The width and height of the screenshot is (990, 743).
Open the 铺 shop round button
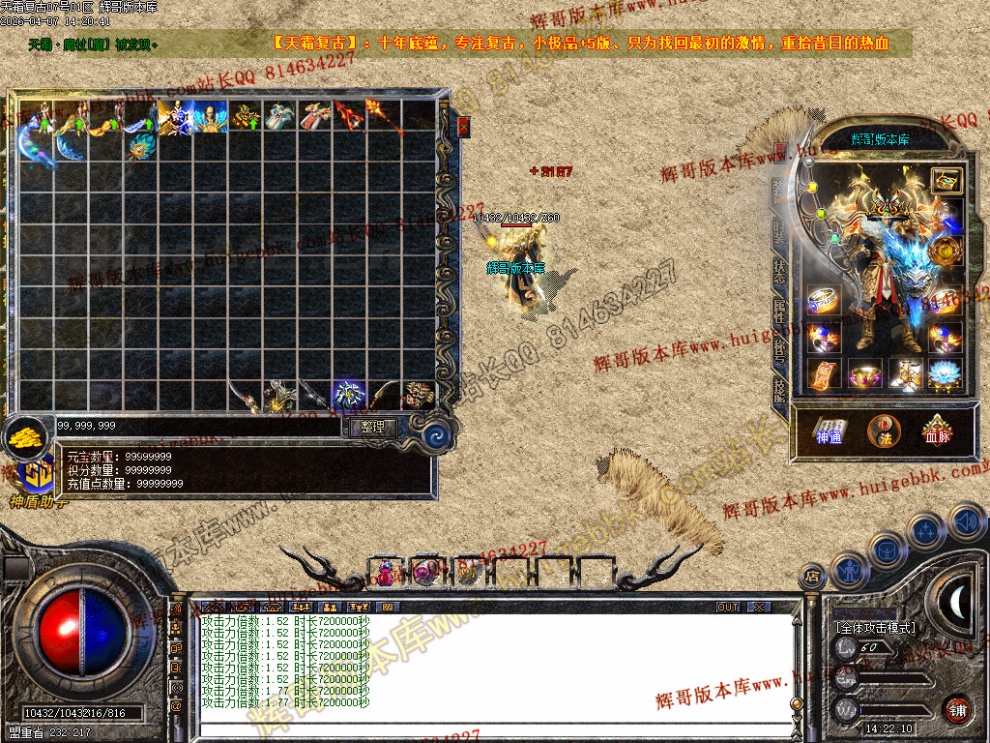tap(958, 709)
